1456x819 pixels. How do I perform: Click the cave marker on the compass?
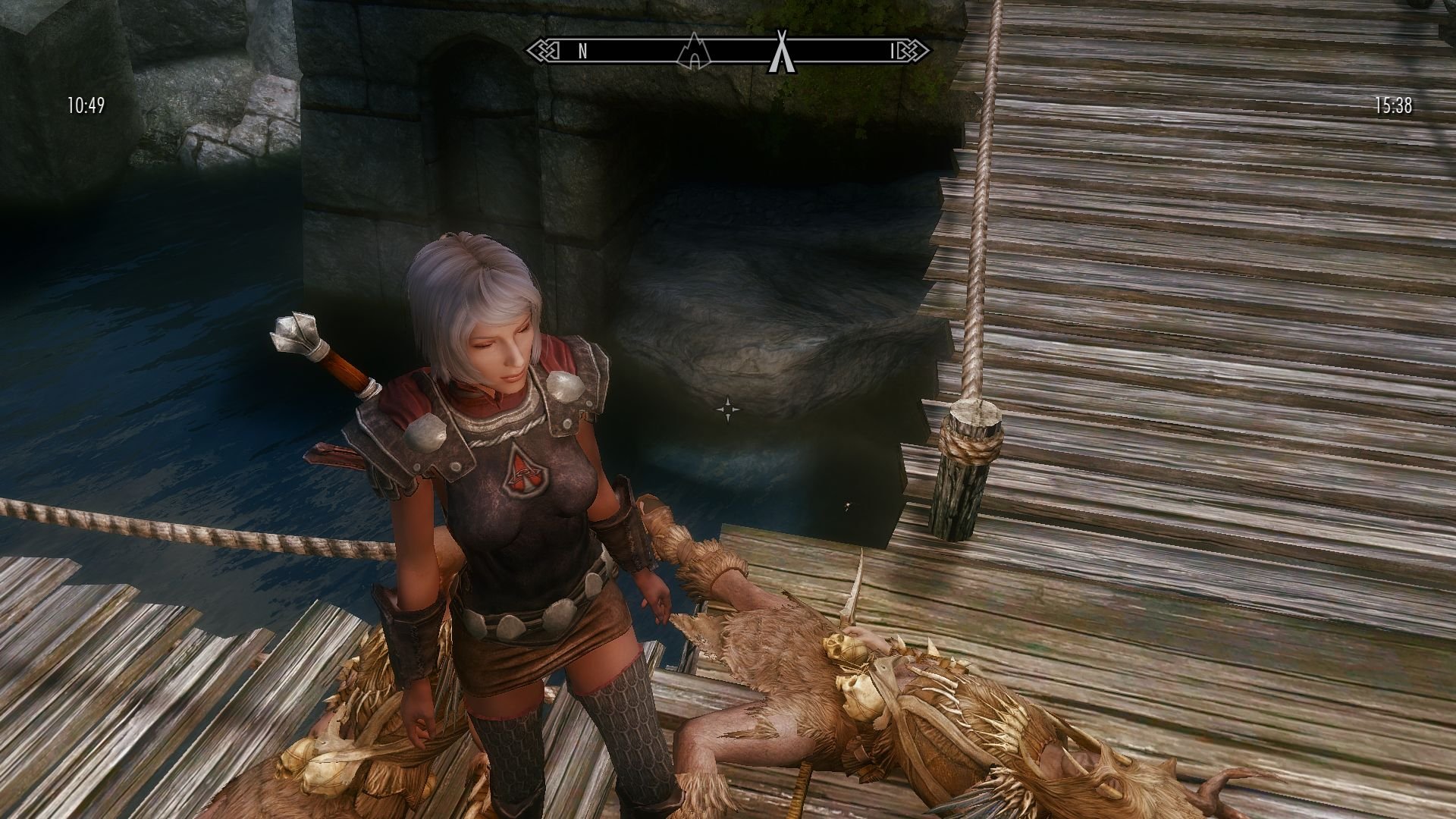click(x=696, y=51)
